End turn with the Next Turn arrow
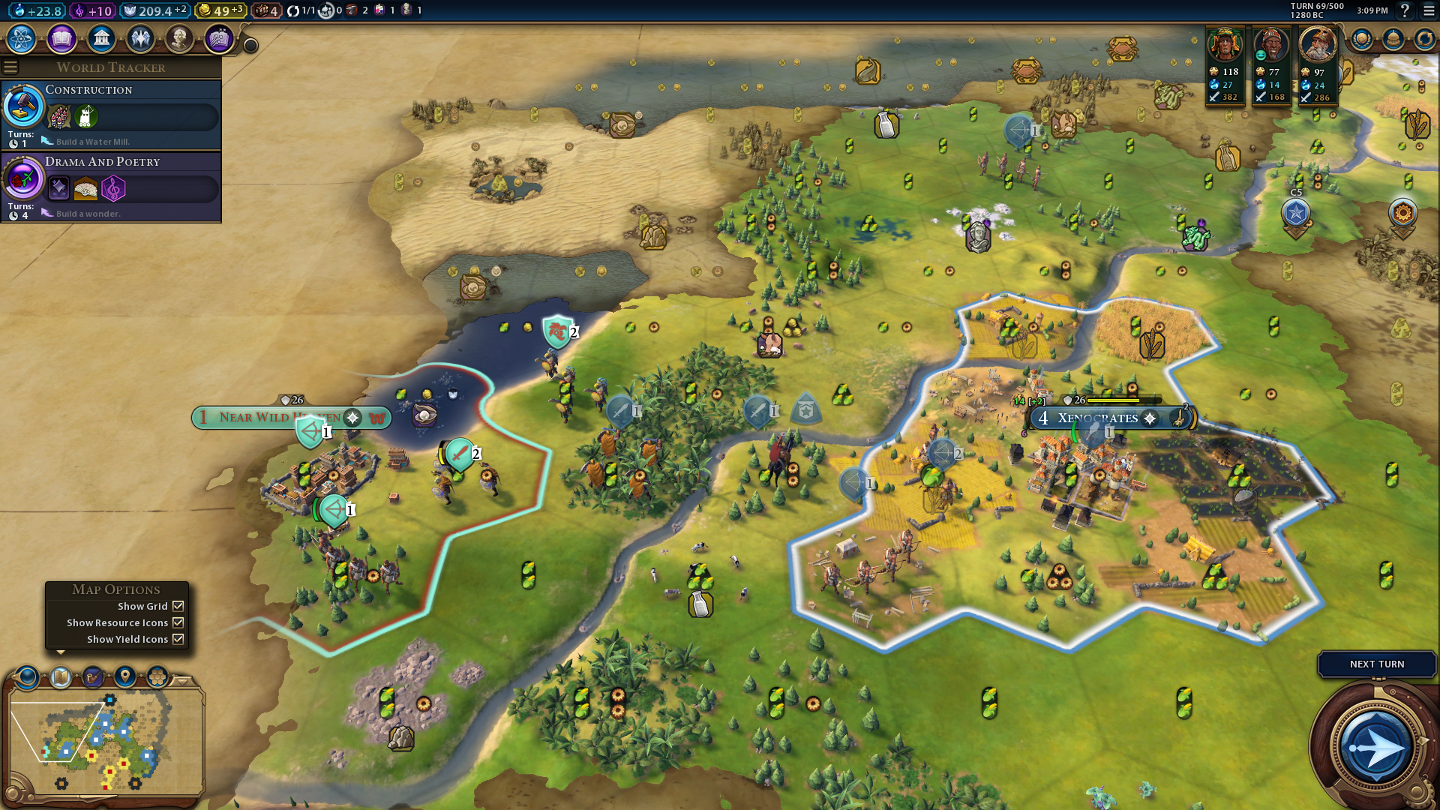This screenshot has width=1440, height=810. point(1377,746)
